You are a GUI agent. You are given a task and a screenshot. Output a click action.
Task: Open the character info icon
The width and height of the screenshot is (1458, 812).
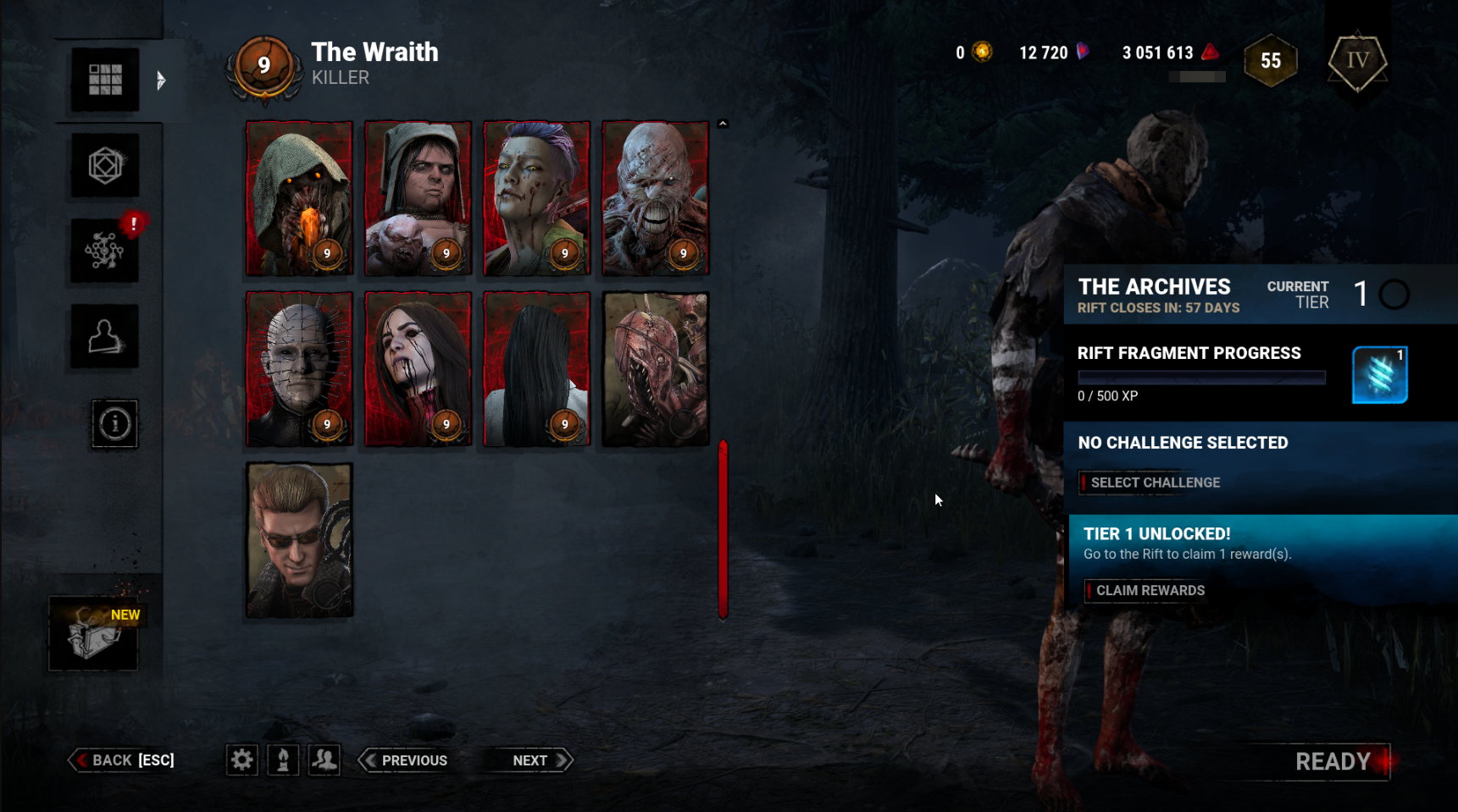click(114, 423)
